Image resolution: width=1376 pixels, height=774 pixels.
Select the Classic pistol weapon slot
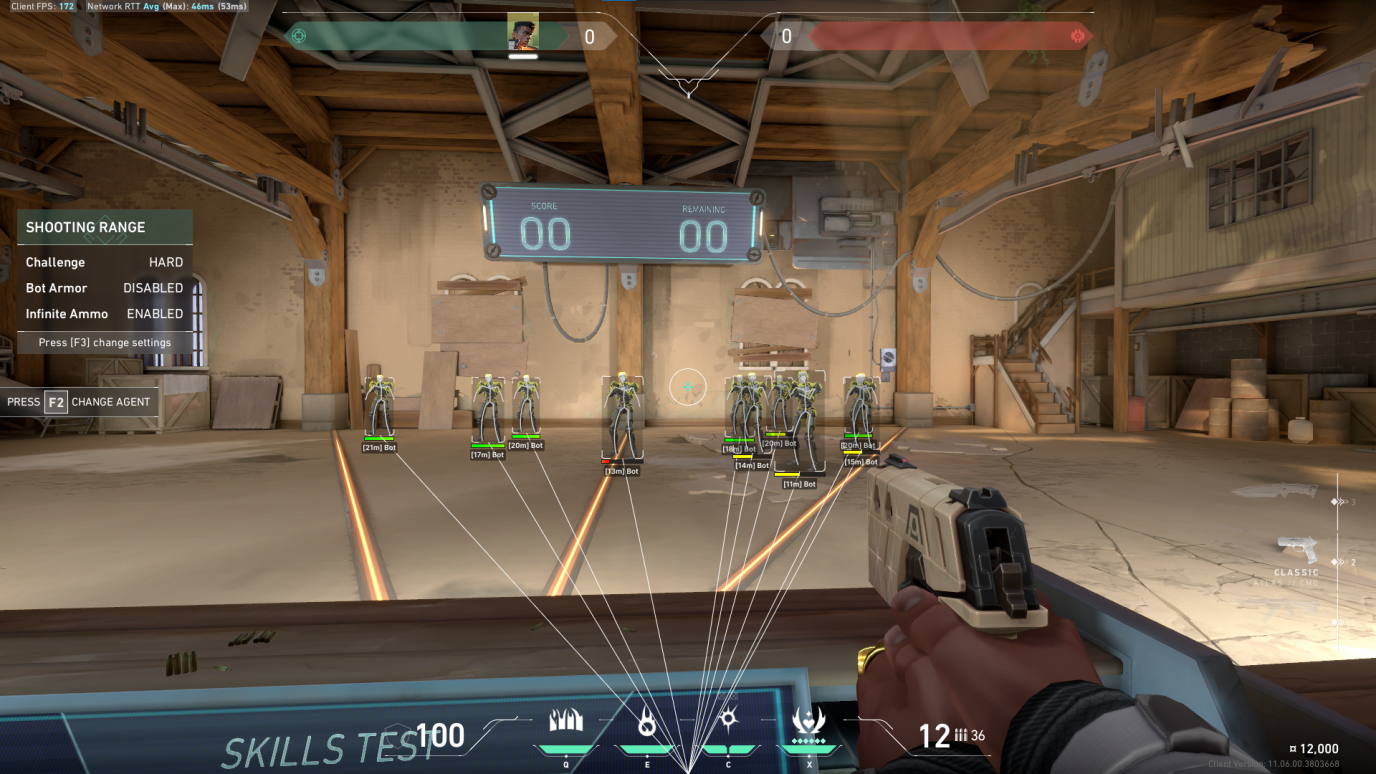(1296, 554)
